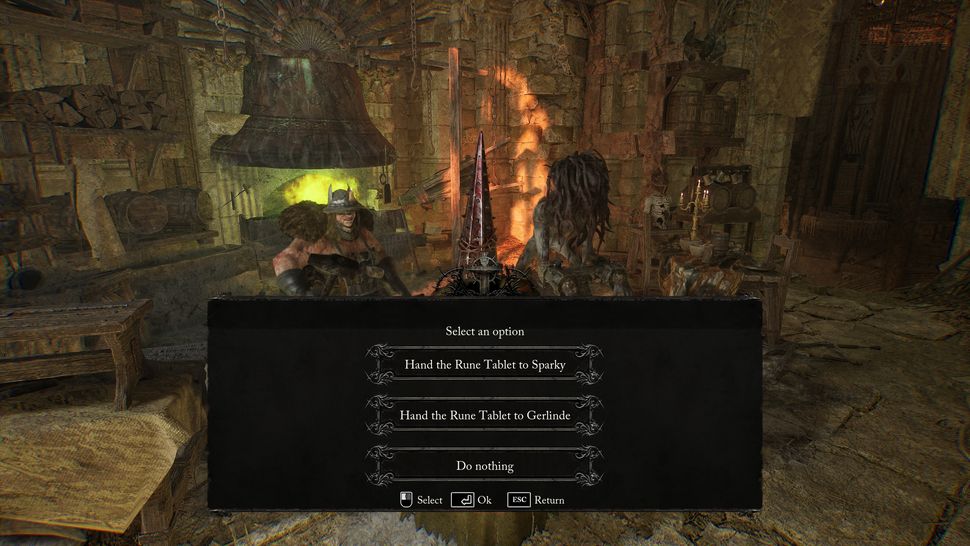Choose Hand the Rune Tablet to Gerlinde
Screen dimensions: 970x546
tap(485, 414)
